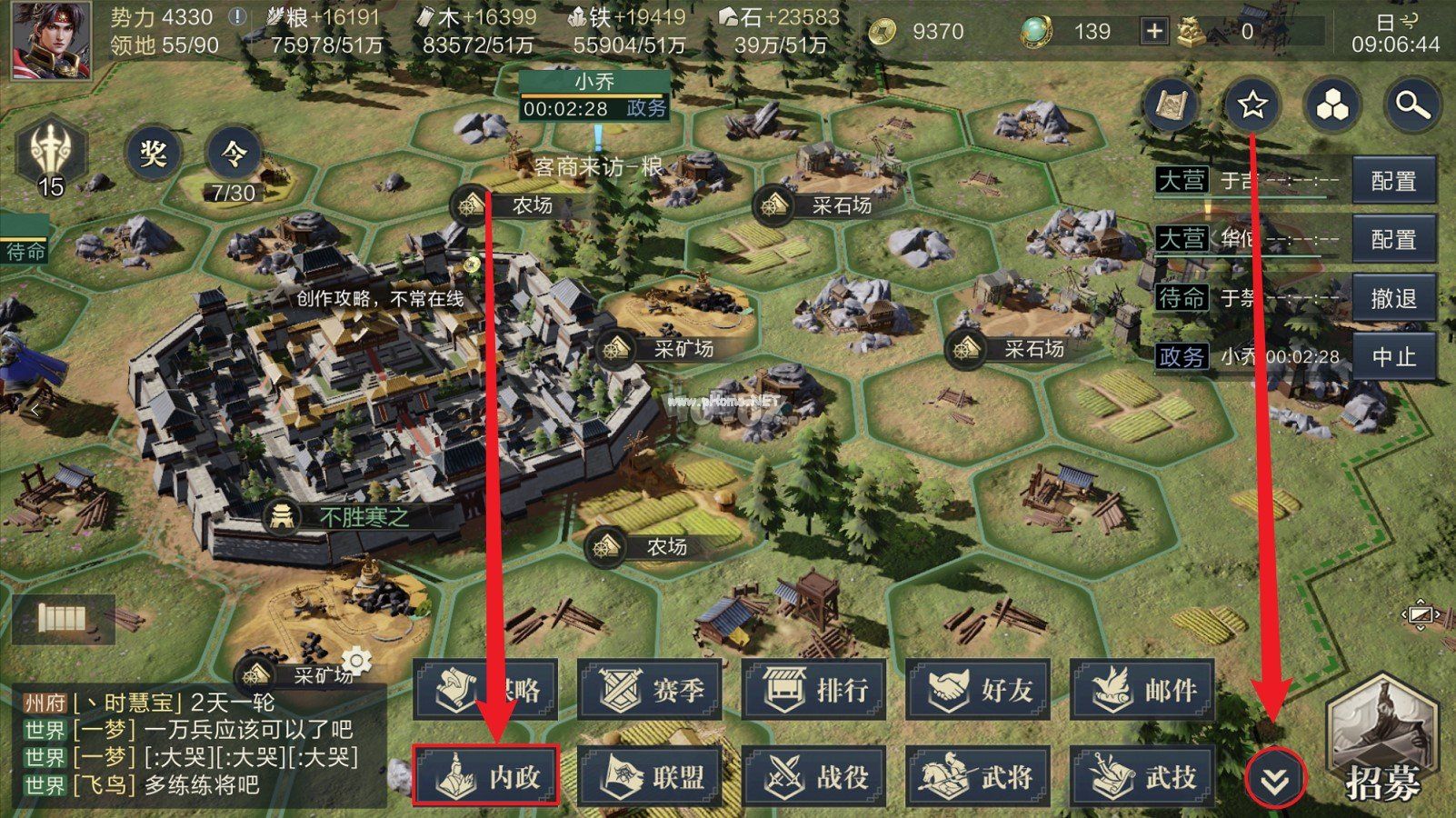
Task: Open the map scroll icon
Action: click(1172, 105)
